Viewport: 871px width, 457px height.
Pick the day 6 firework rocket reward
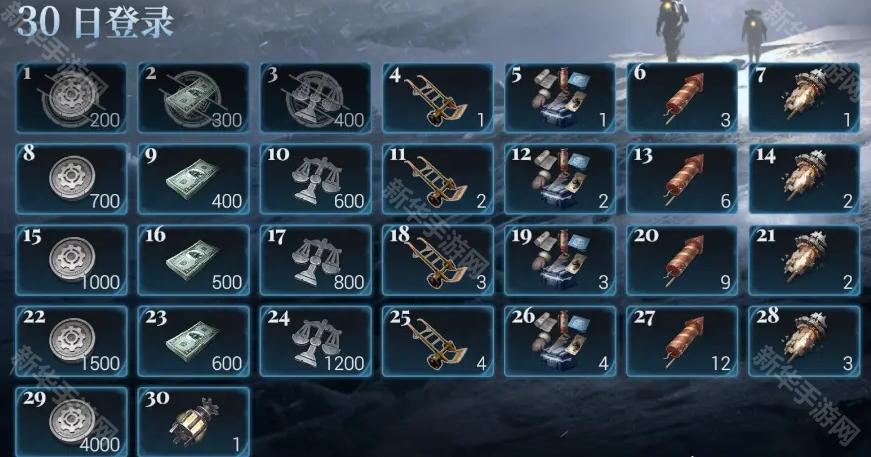click(x=682, y=97)
